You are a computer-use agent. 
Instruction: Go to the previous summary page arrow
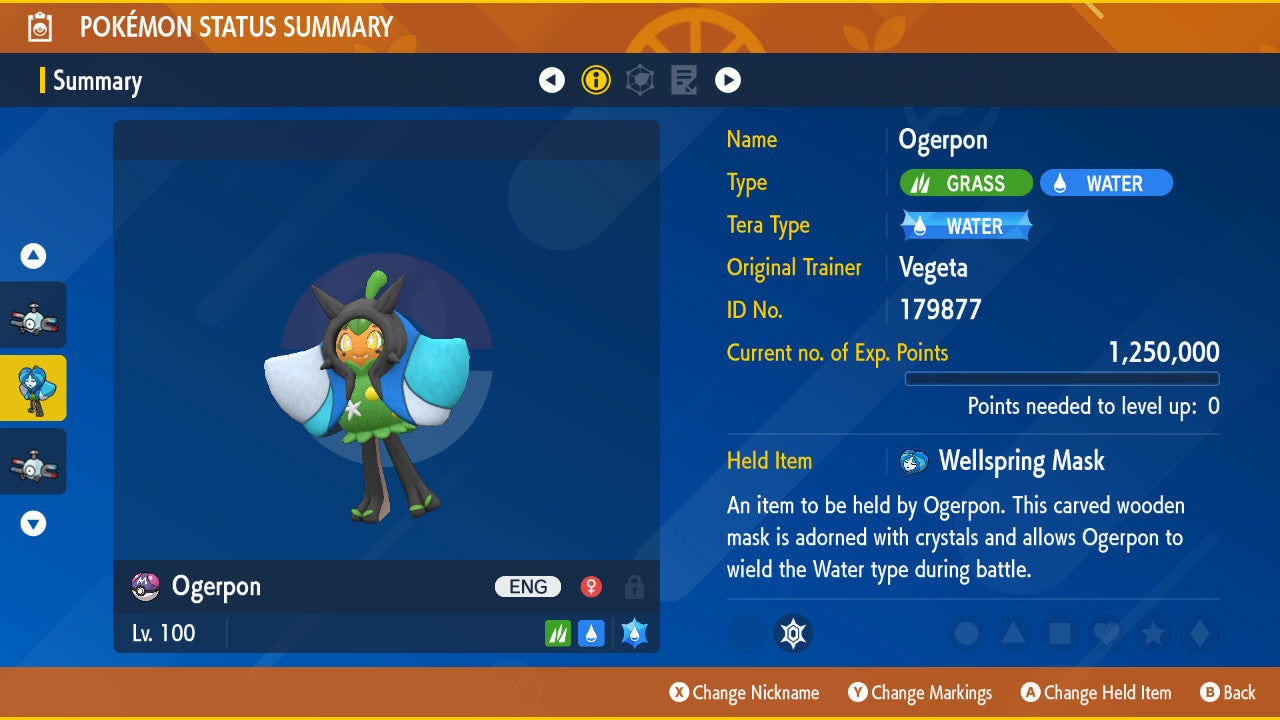pyautogui.click(x=552, y=80)
